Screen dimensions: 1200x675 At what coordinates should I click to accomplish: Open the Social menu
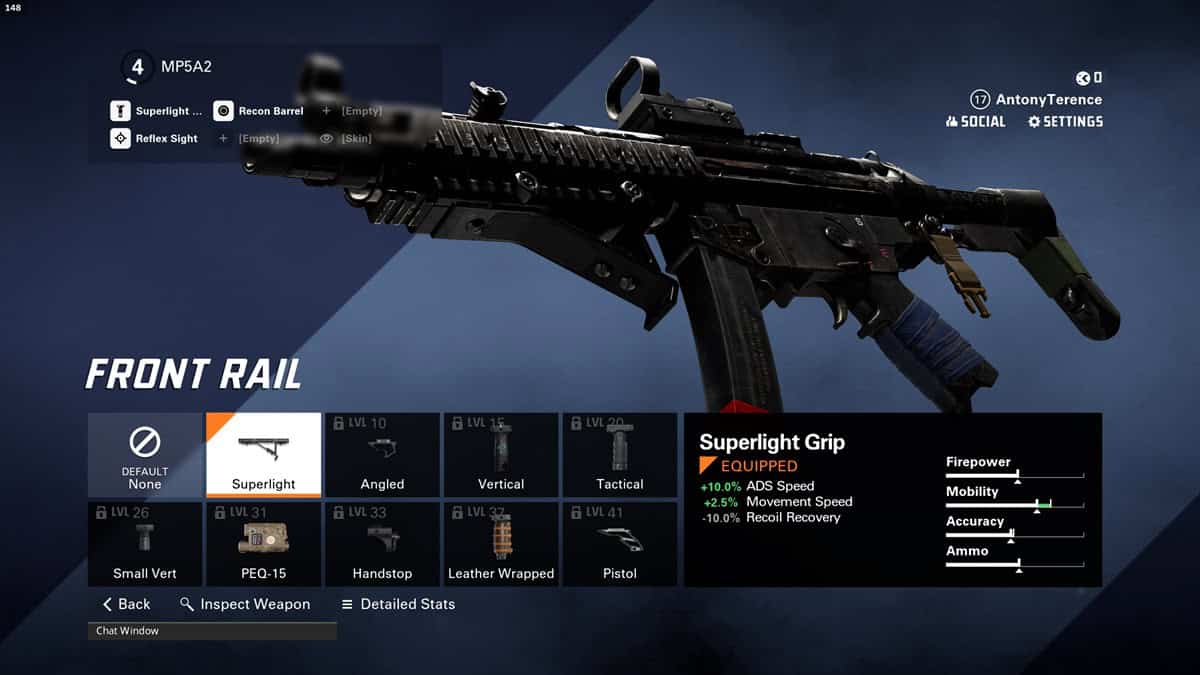pos(975,122)
